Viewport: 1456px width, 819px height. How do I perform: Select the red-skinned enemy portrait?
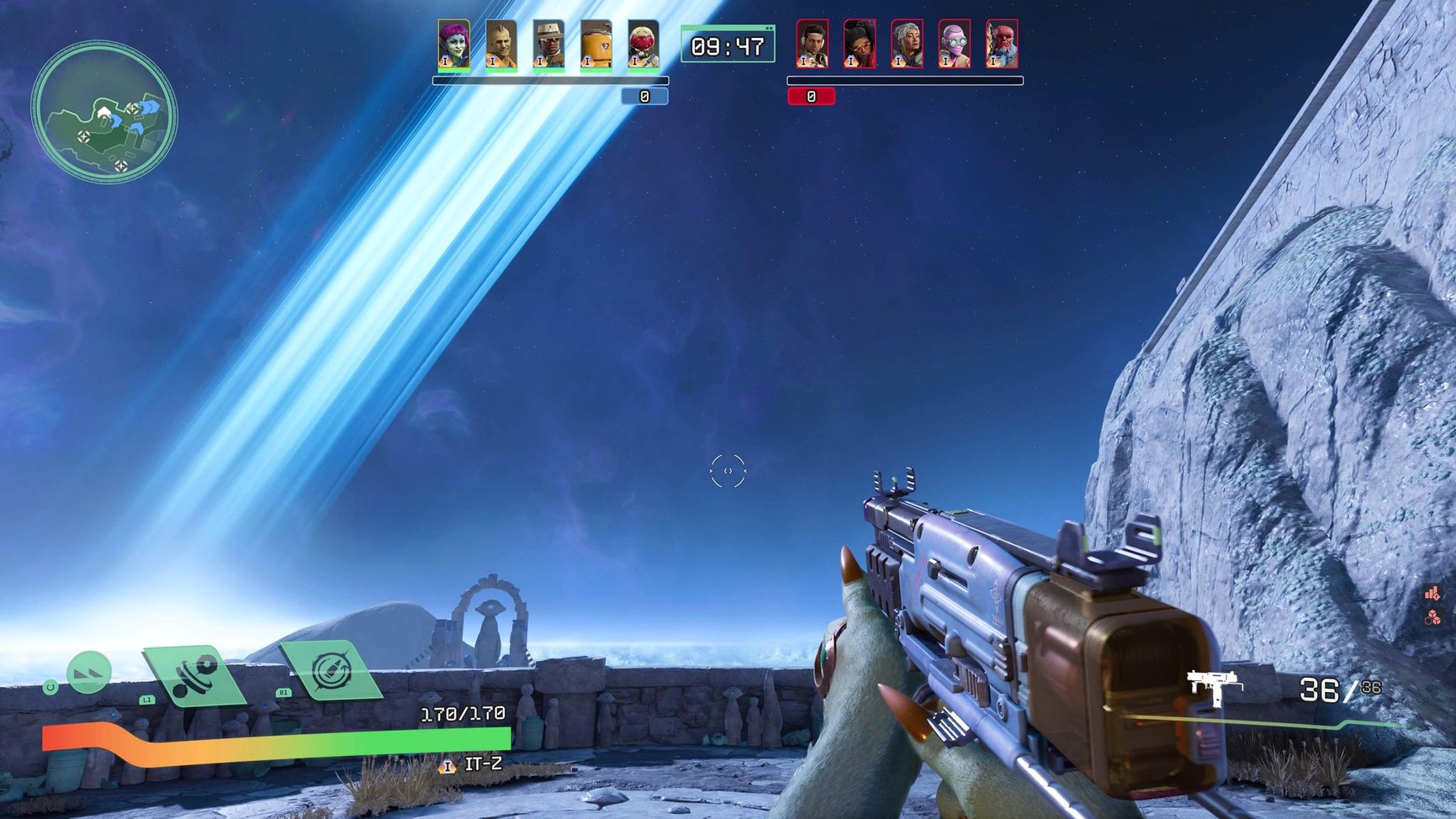(x=1002, y=45)
